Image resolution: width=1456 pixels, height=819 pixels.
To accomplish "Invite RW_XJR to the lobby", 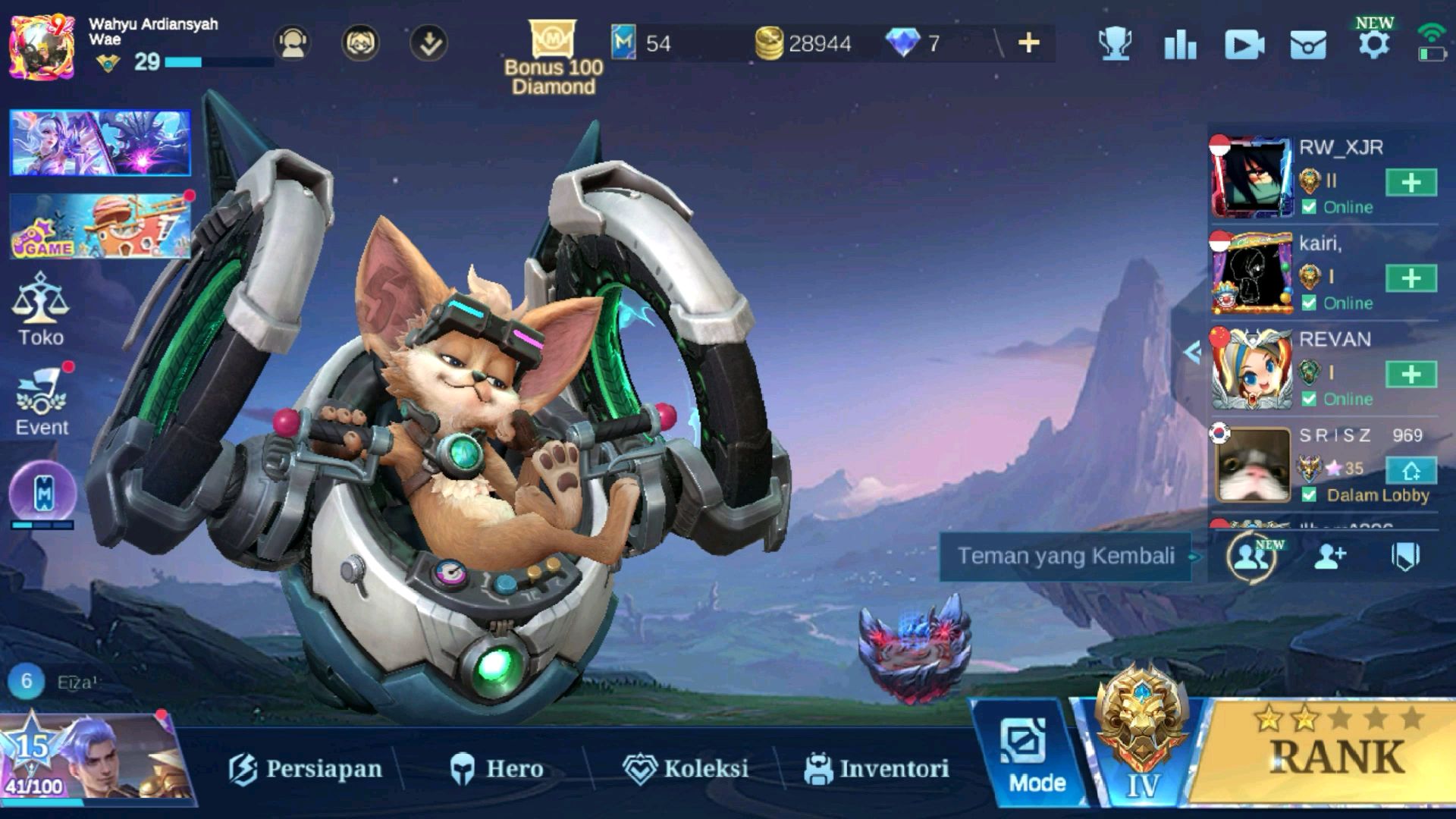I will point(1410,183).
